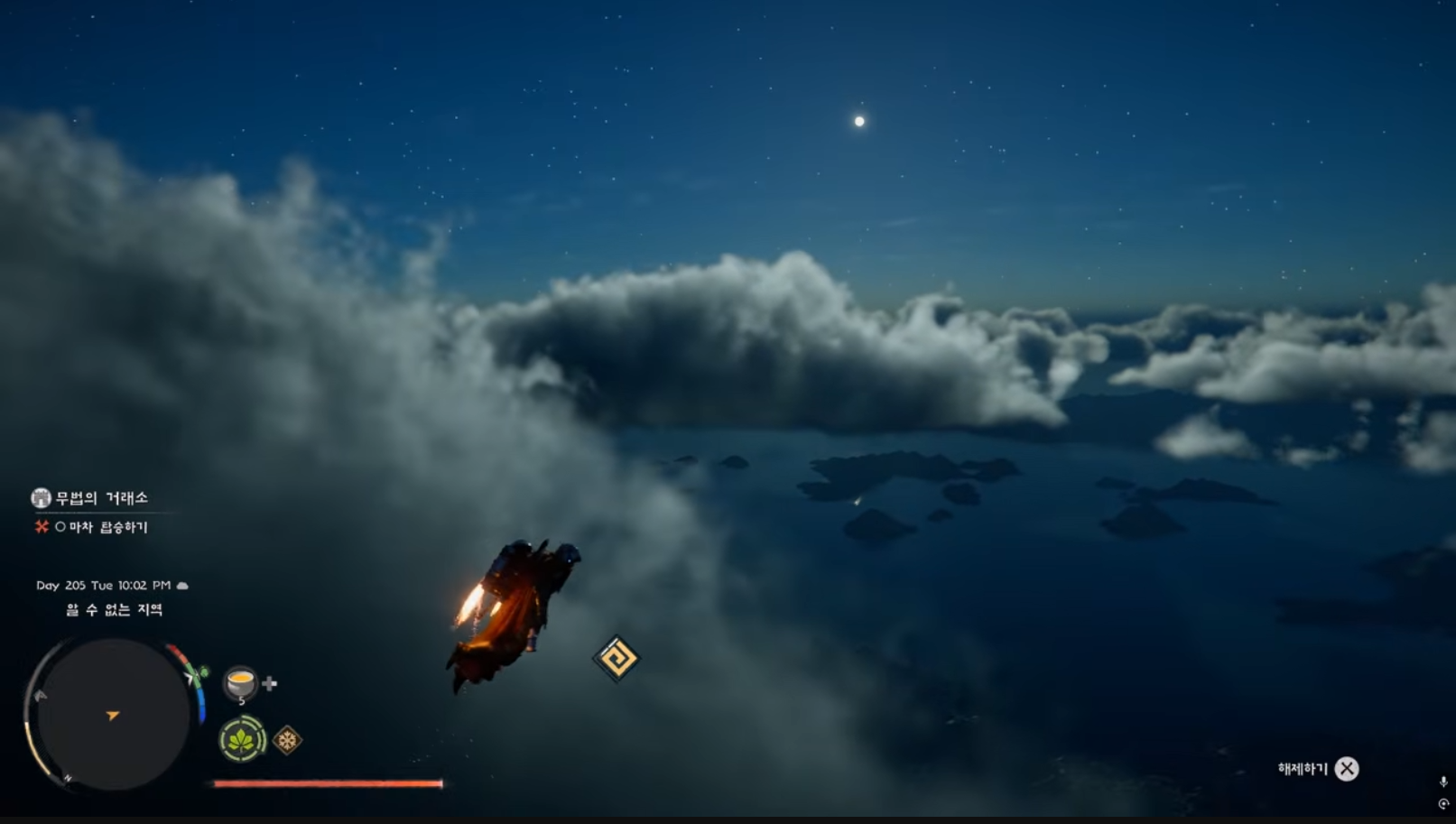Click the golden diamond quest waypoint marker
This screenshot has height=824, width=1456.
(617, 658)
